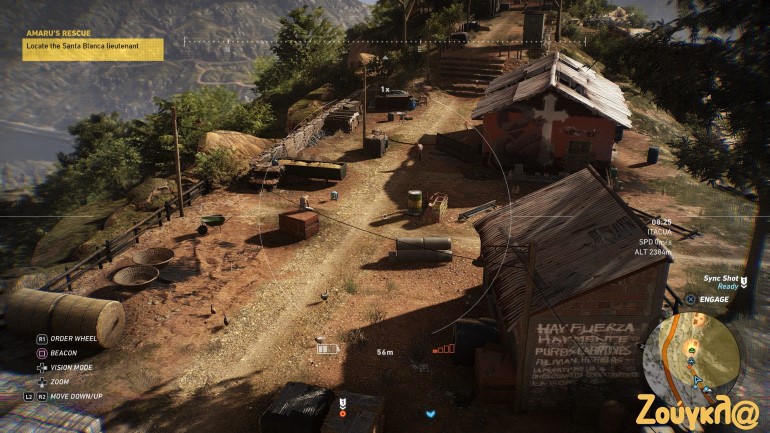Click the orange drone signal strength bars
This screenshot has width=770, height=433.
(444, 349)
